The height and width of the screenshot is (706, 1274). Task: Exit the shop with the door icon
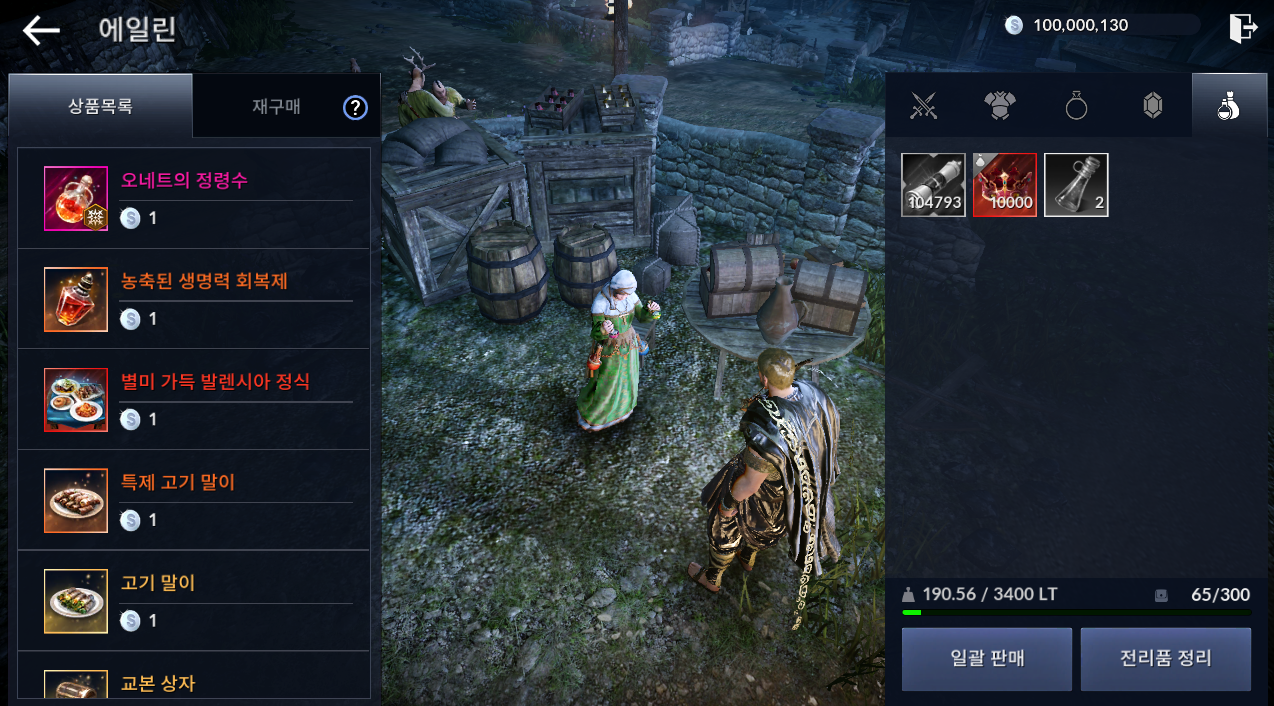1242,28
